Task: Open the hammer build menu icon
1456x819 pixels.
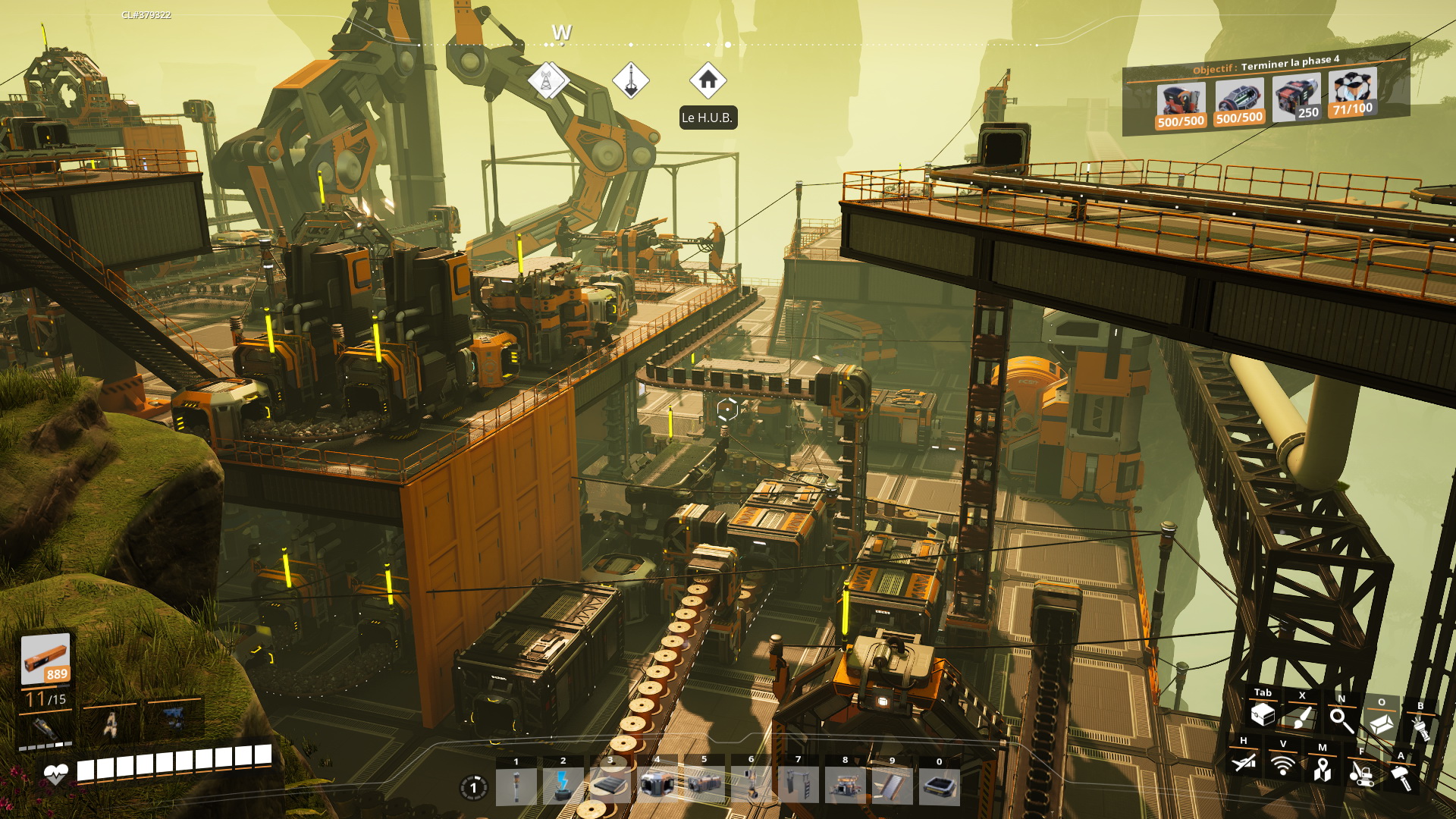Action: tap(1401, 777)
